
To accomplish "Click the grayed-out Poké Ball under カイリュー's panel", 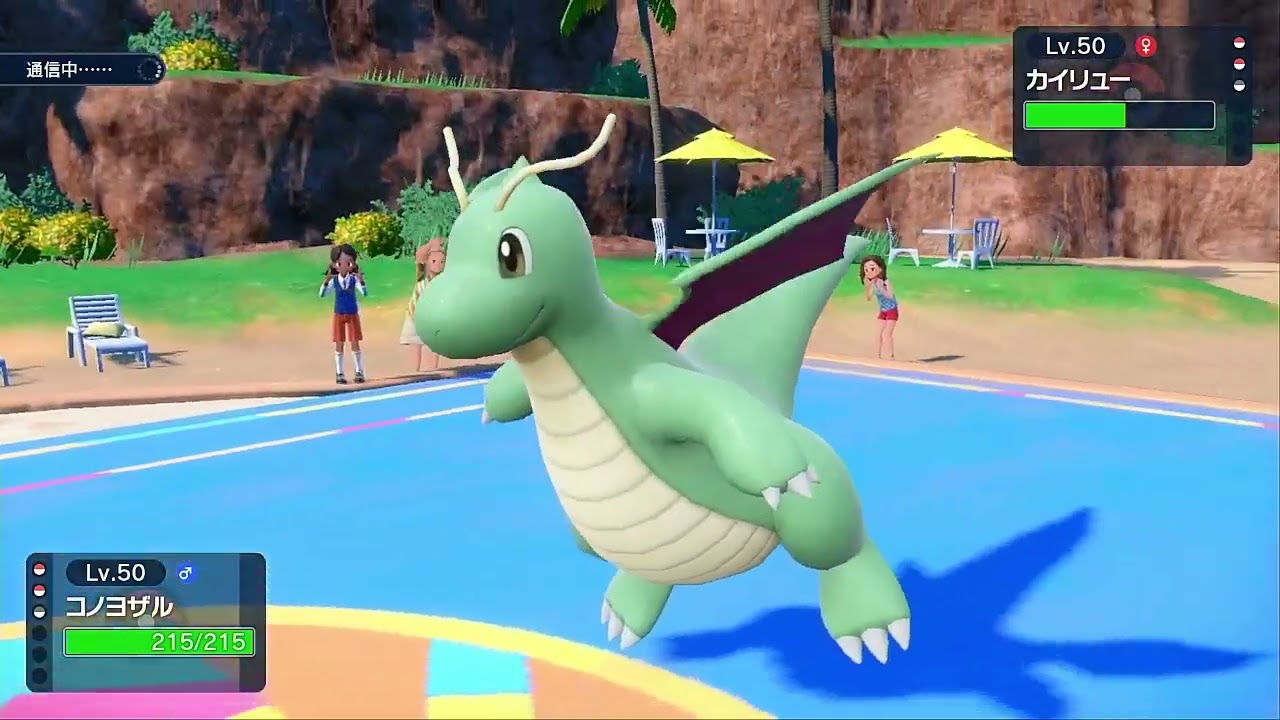I will (1240, 84).
